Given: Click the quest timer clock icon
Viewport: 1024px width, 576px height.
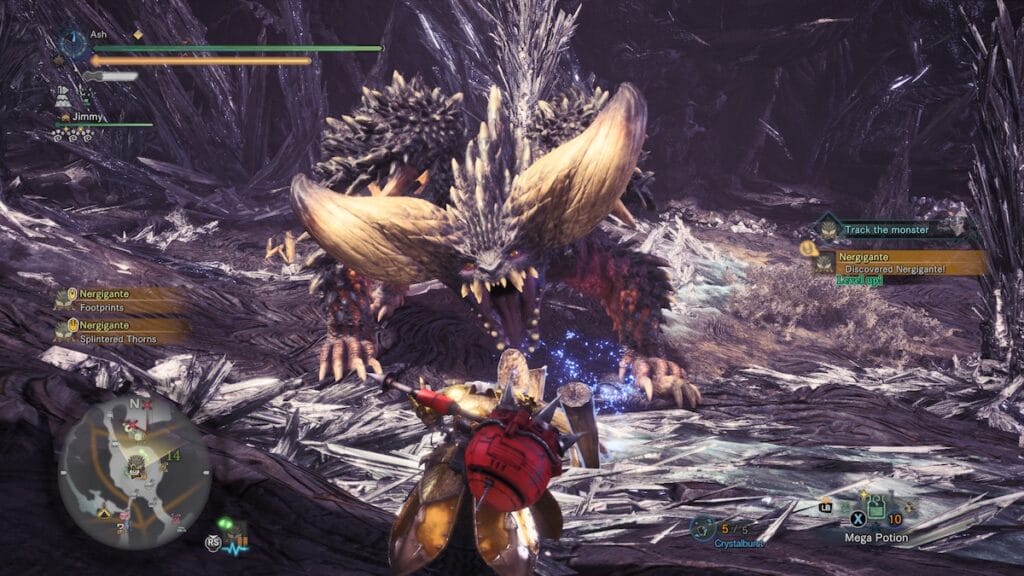Looking at the screenshot, I should click(x=73, y=44).
